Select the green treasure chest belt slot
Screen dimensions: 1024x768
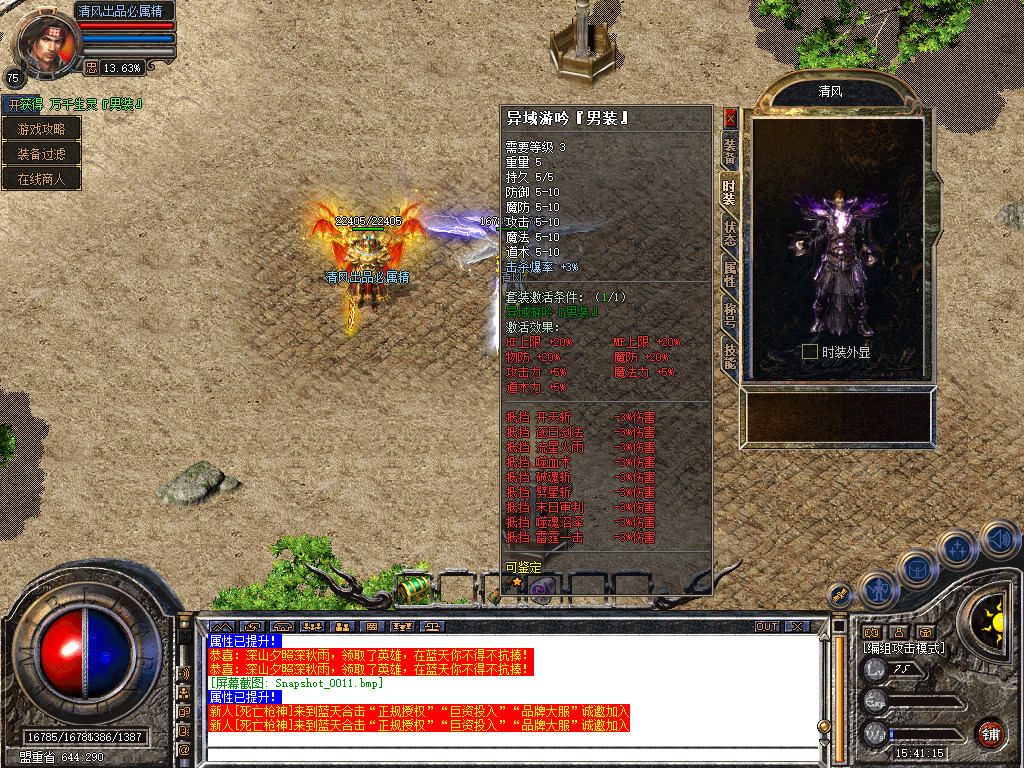(x=412, y=588)
